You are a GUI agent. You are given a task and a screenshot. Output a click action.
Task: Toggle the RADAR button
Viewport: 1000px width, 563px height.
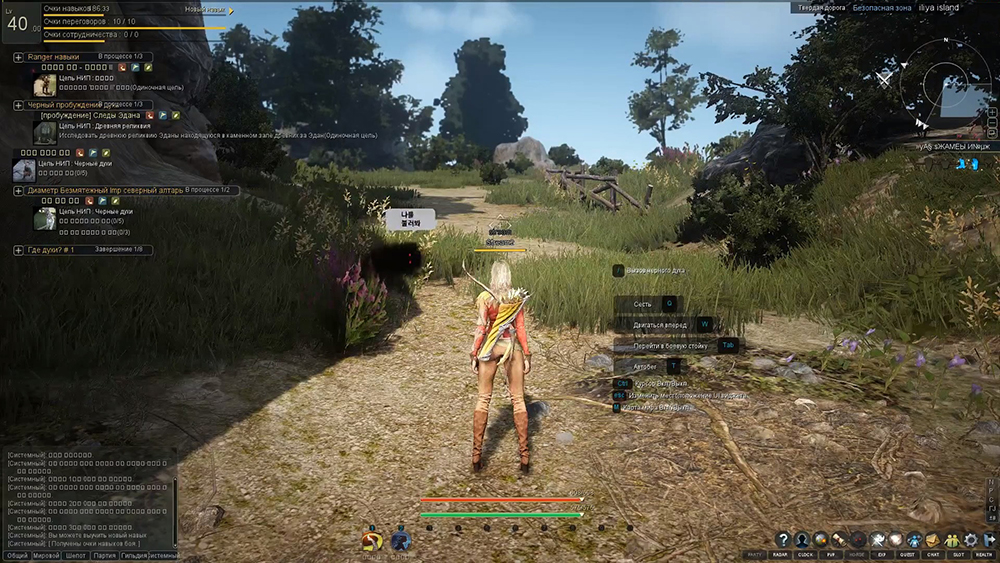pyautogui.click(x=779, y=555)
